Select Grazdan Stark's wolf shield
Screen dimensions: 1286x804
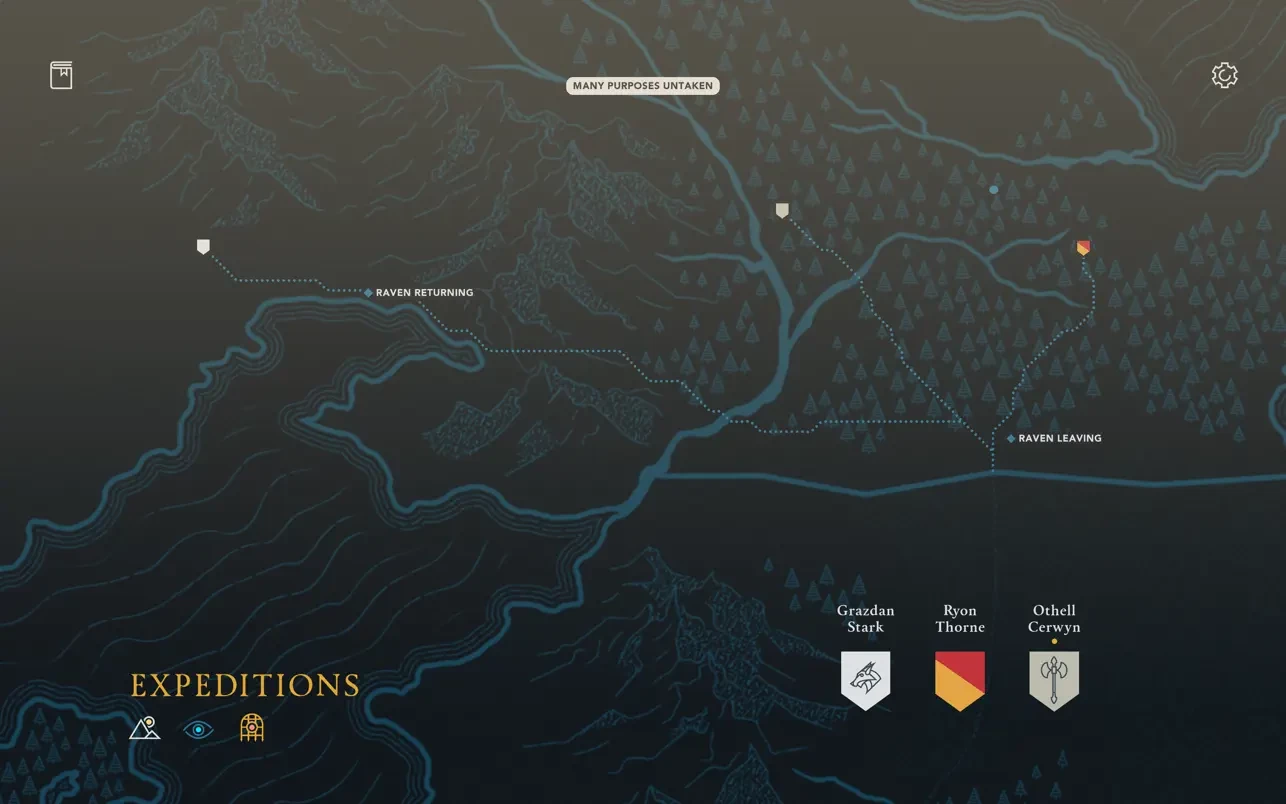click(x=865, y=679)
